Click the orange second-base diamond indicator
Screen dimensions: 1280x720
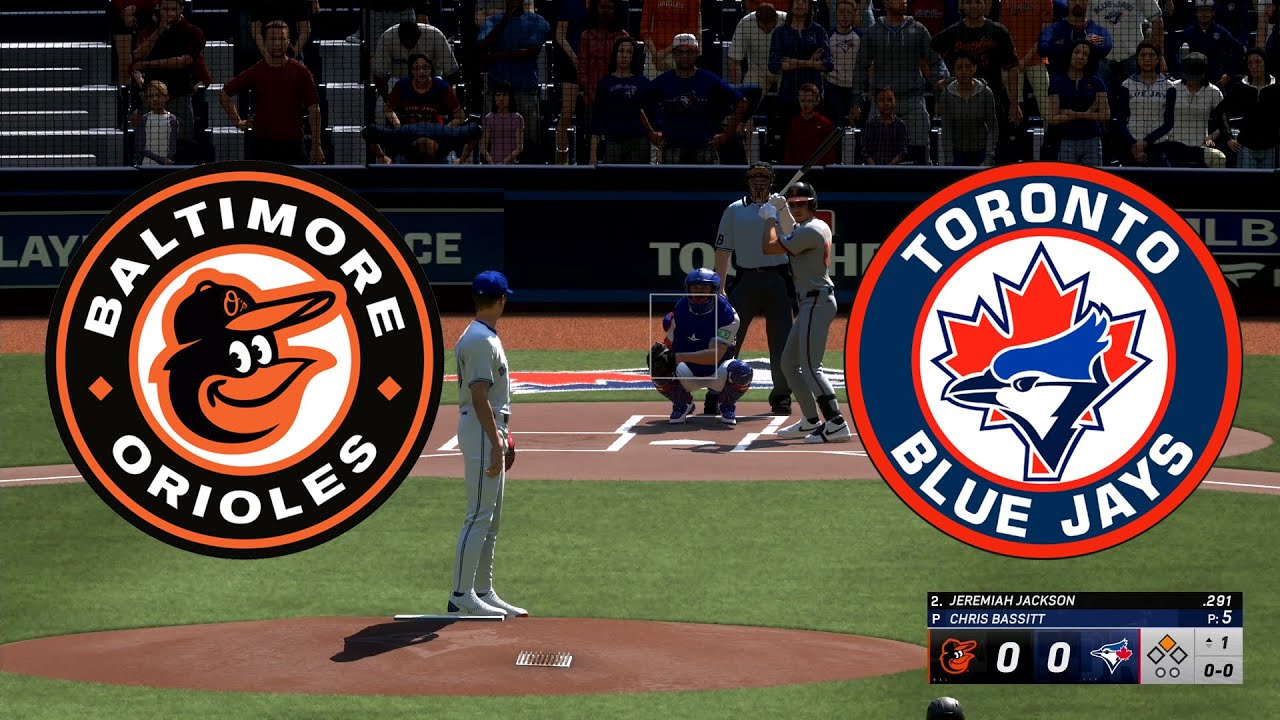click(1169, 643)
